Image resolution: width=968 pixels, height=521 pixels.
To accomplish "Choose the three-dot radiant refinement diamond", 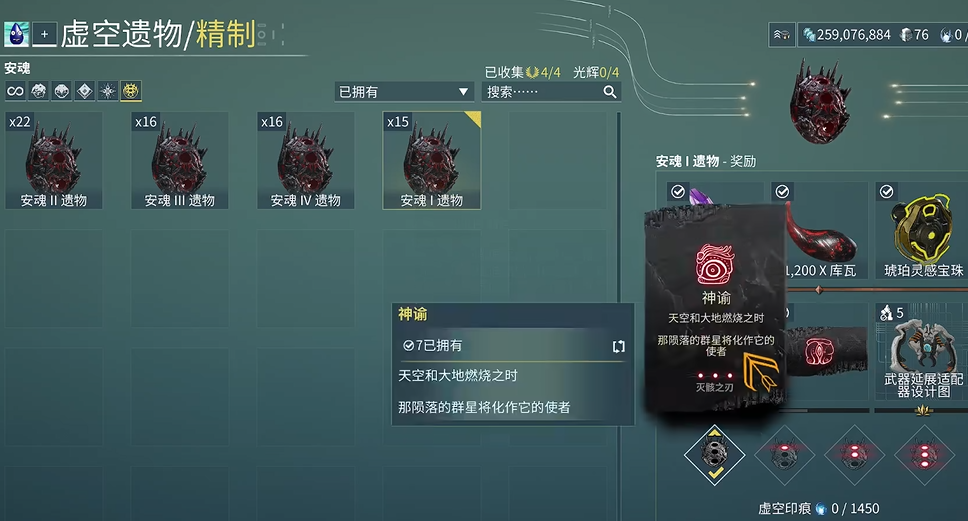I will 924,453.
